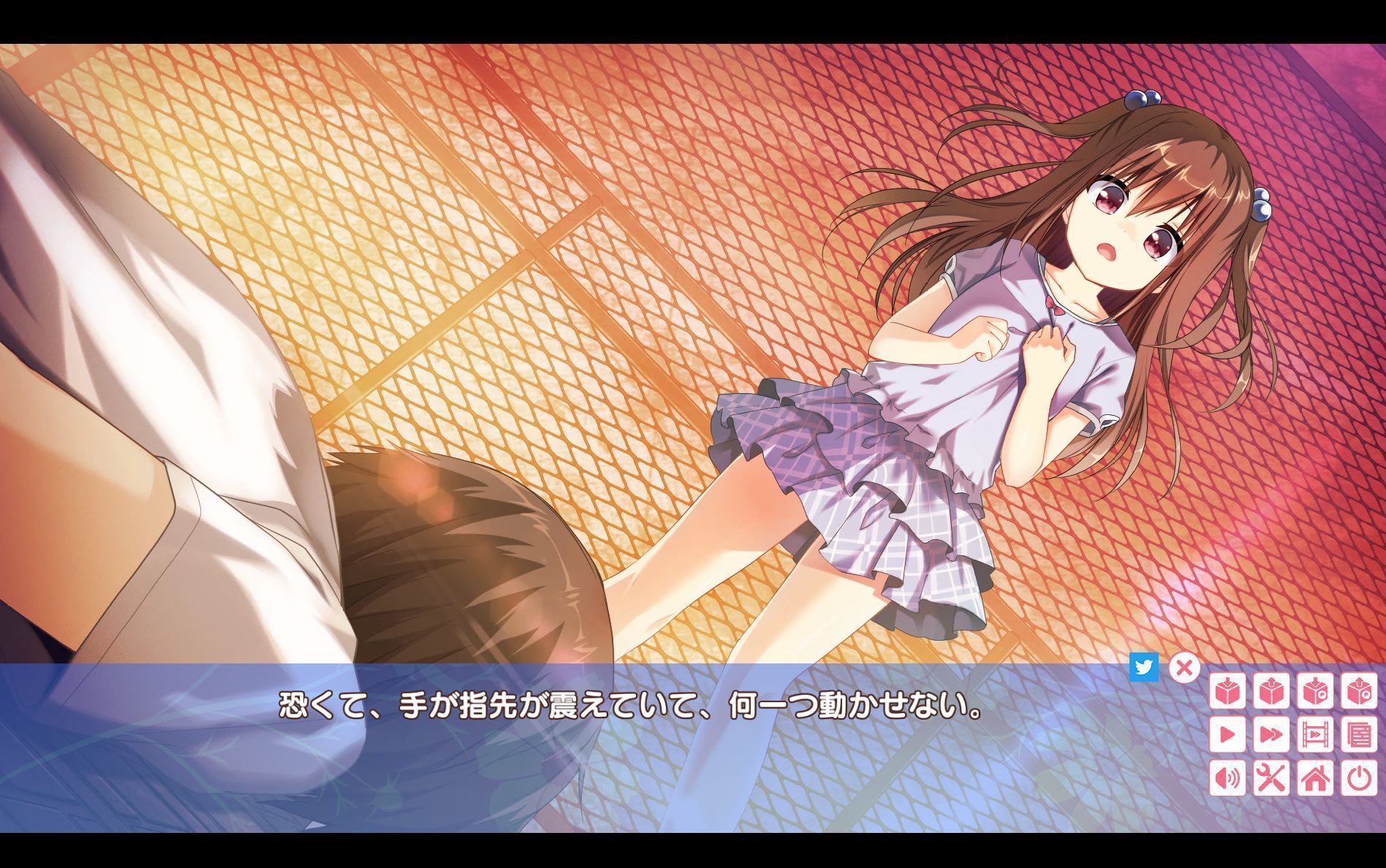Enable skip mode with the fast-forward icon

[1272, 735]
